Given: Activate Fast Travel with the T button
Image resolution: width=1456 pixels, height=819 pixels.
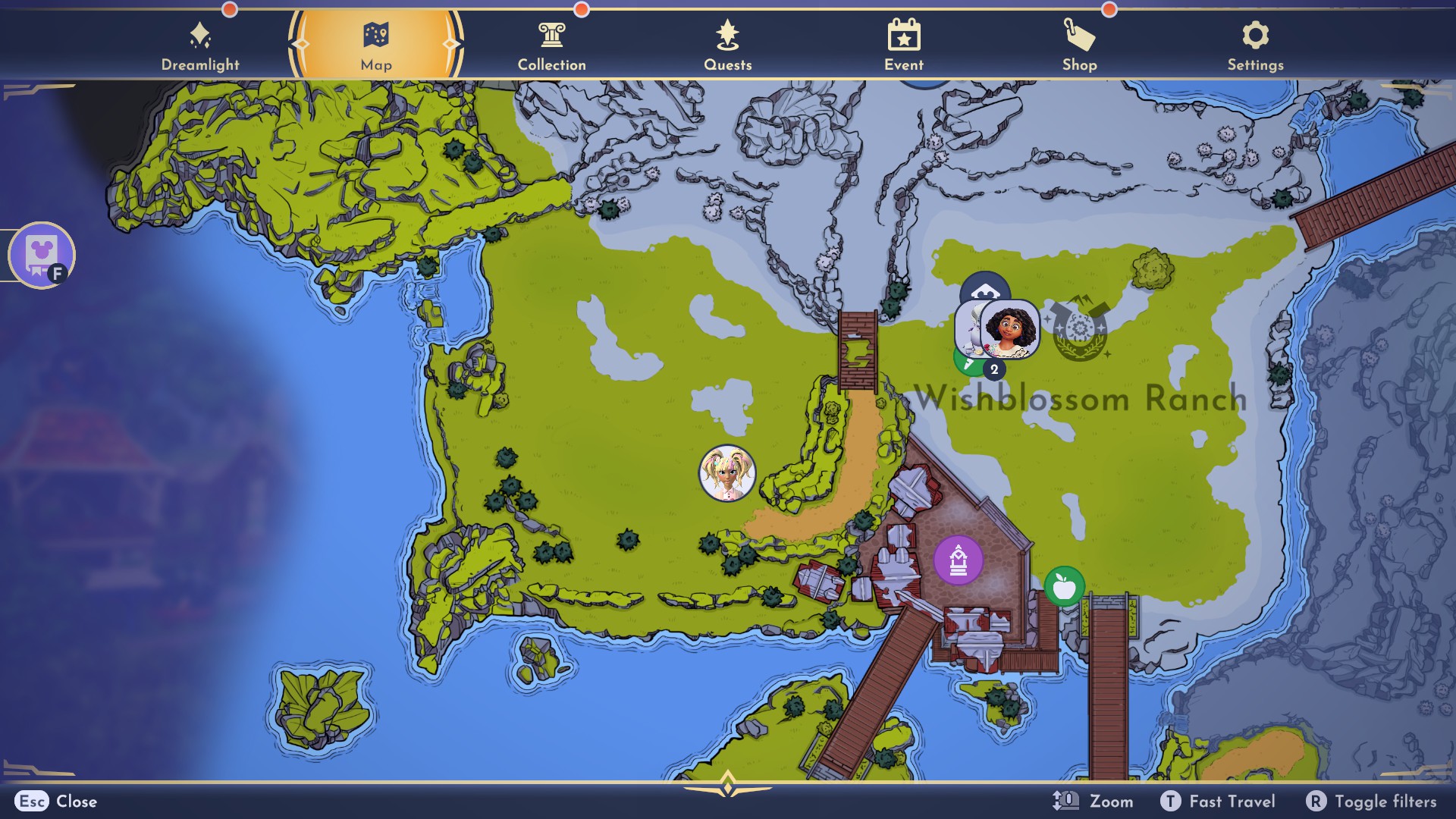Looking at the screenshot, I should point(1172,801).
